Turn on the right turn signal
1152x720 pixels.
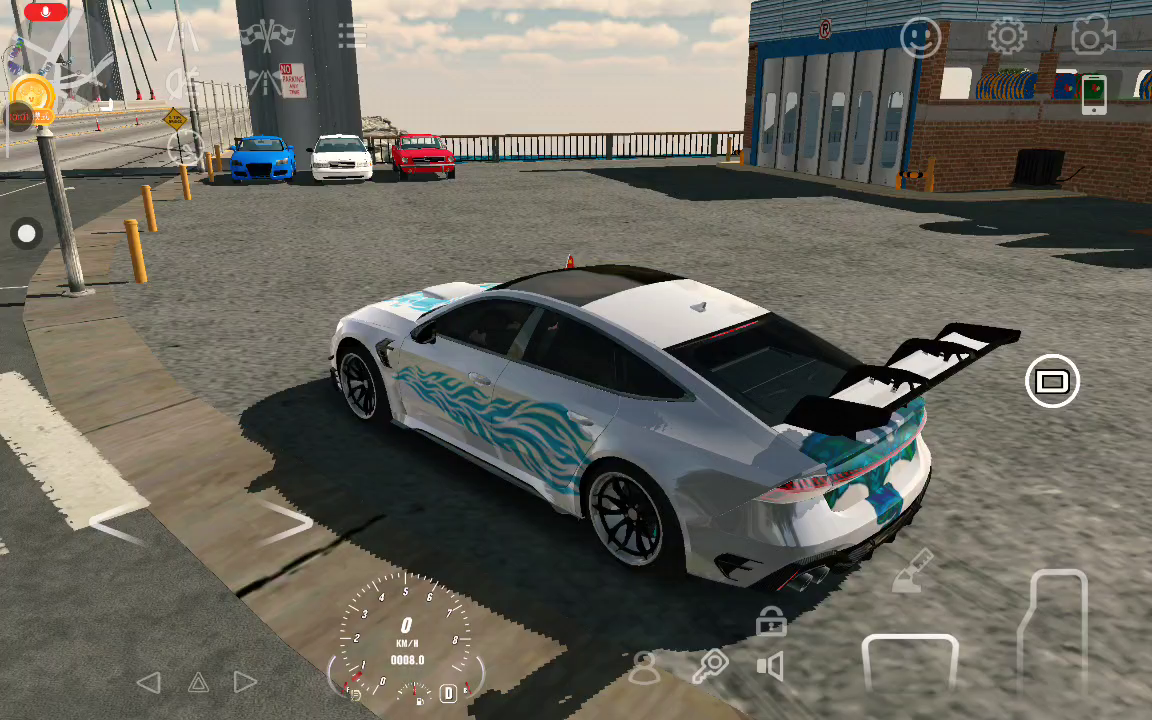[245, 682]
